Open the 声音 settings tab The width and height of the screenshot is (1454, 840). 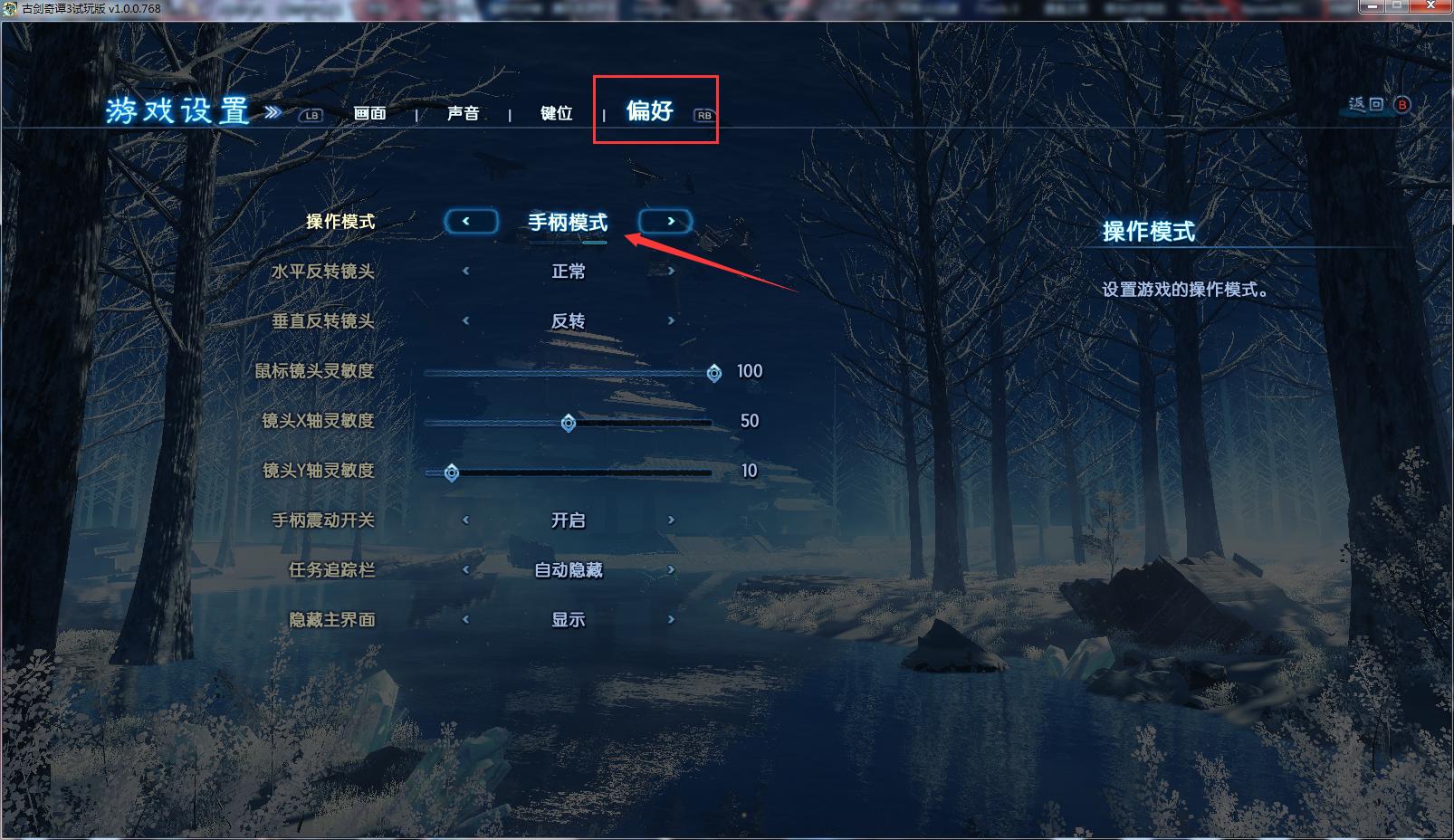pos(464,113)
